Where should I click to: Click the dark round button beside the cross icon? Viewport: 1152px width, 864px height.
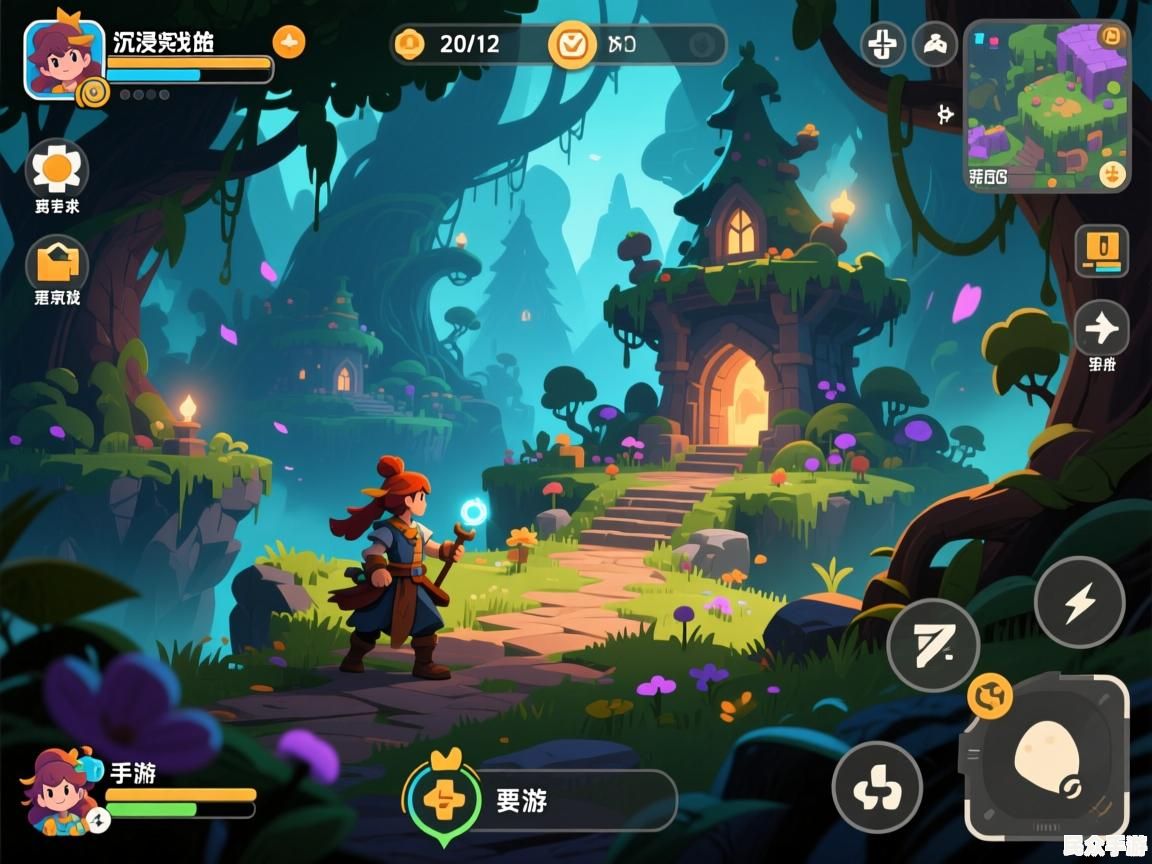click(935, 45)
